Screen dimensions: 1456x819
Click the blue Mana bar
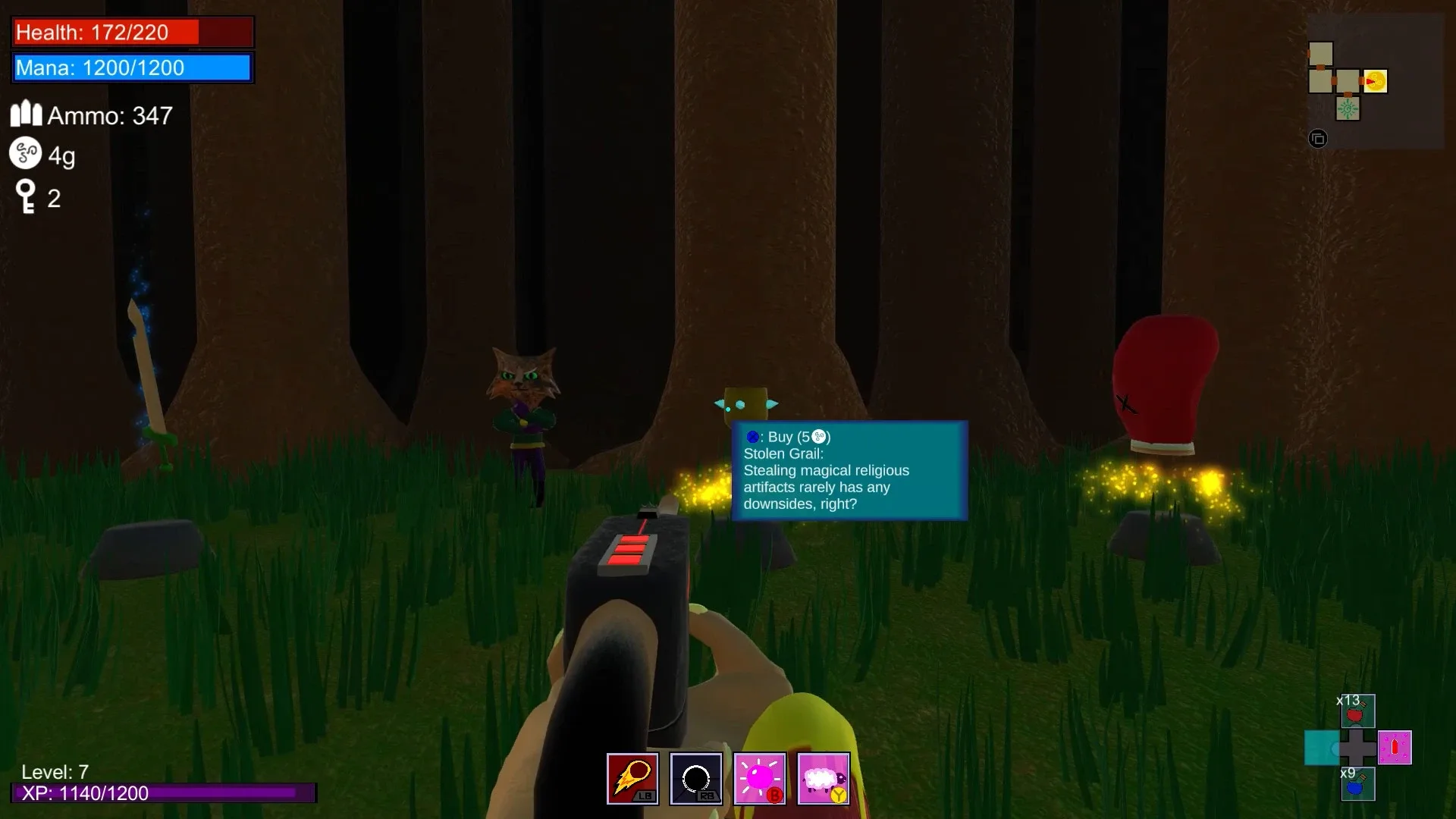pos(132,67)
